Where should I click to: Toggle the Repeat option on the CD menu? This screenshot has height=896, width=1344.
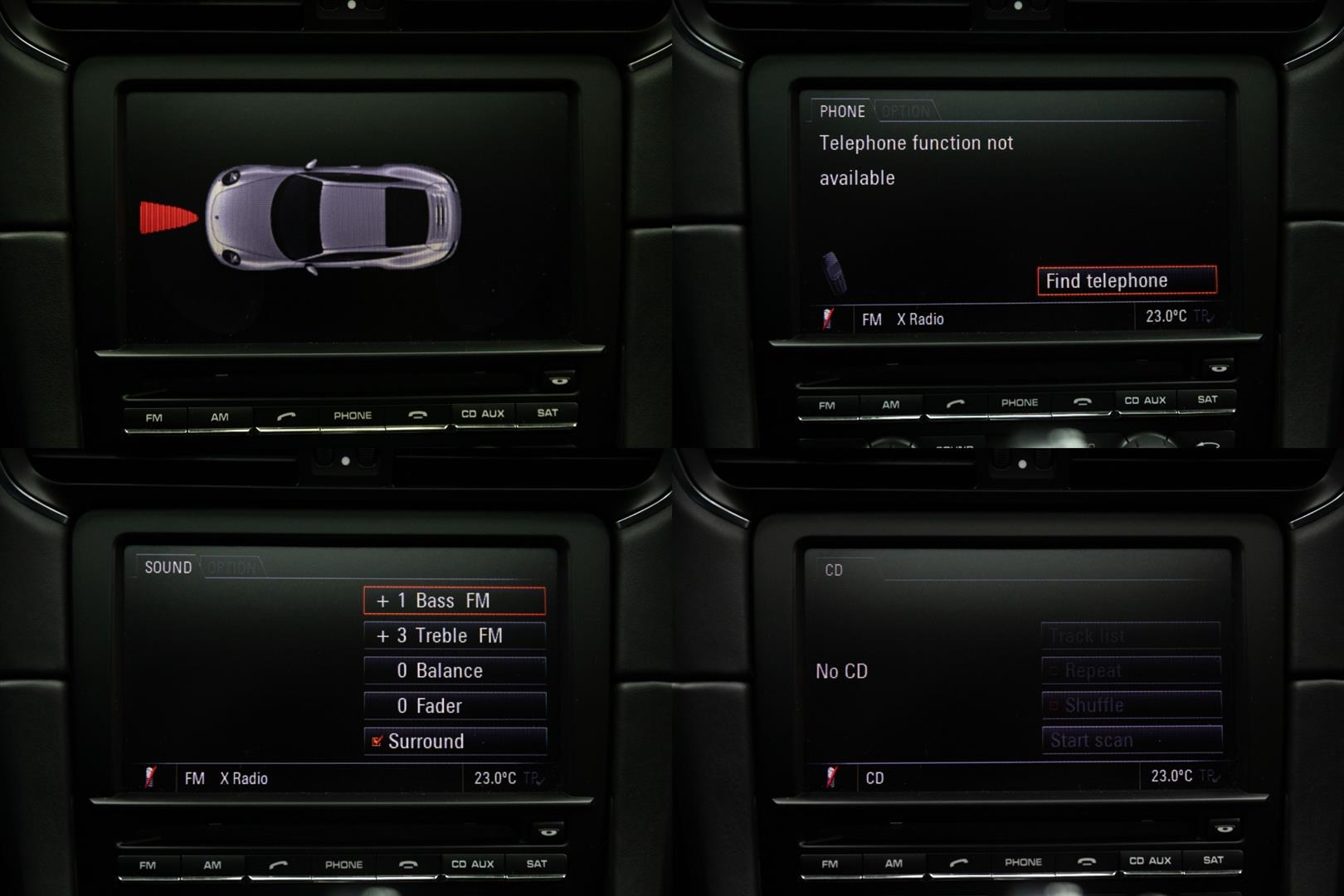click(x=1130, y=670)
